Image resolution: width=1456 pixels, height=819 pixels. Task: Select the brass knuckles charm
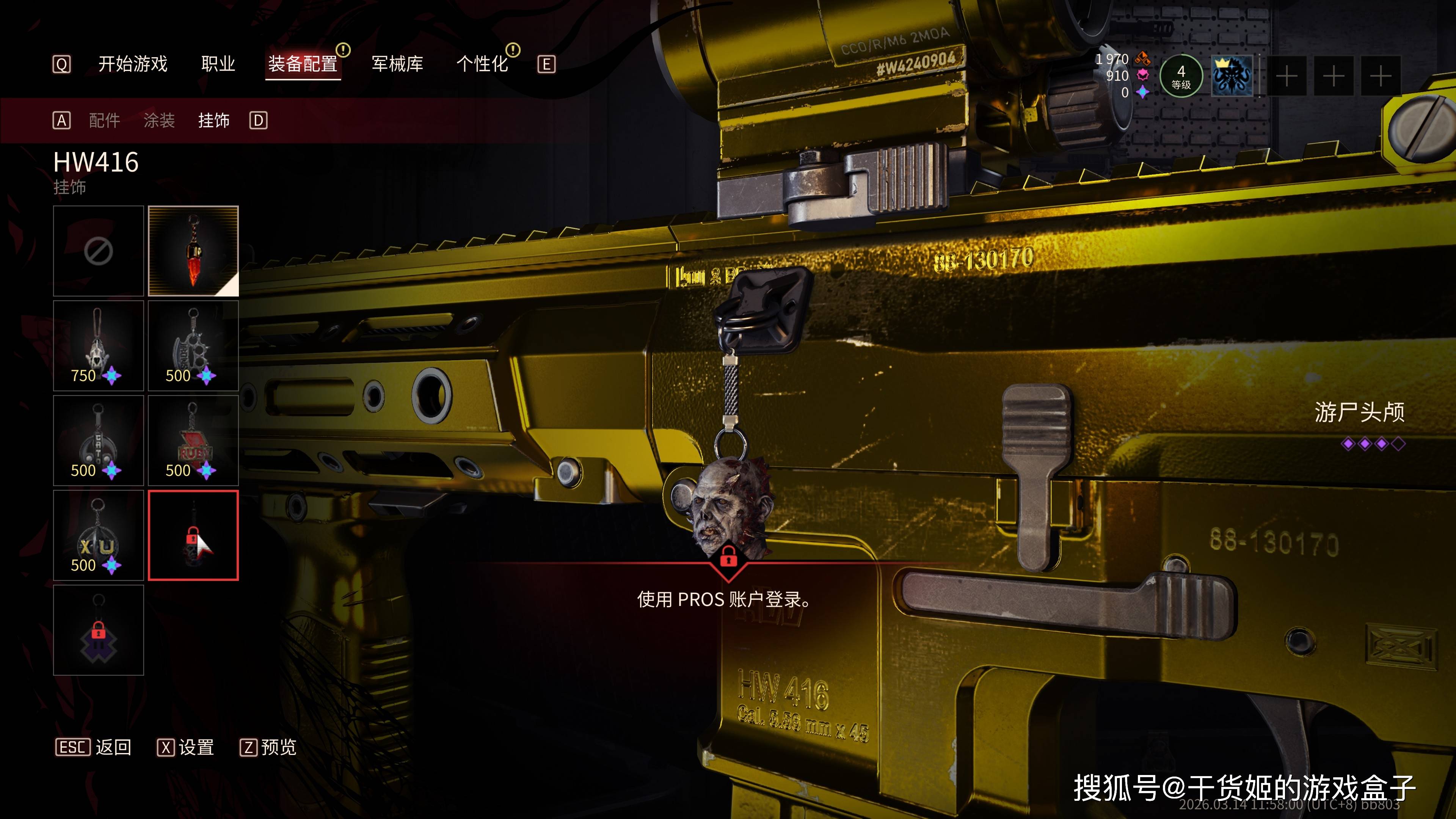click(193, 345)
